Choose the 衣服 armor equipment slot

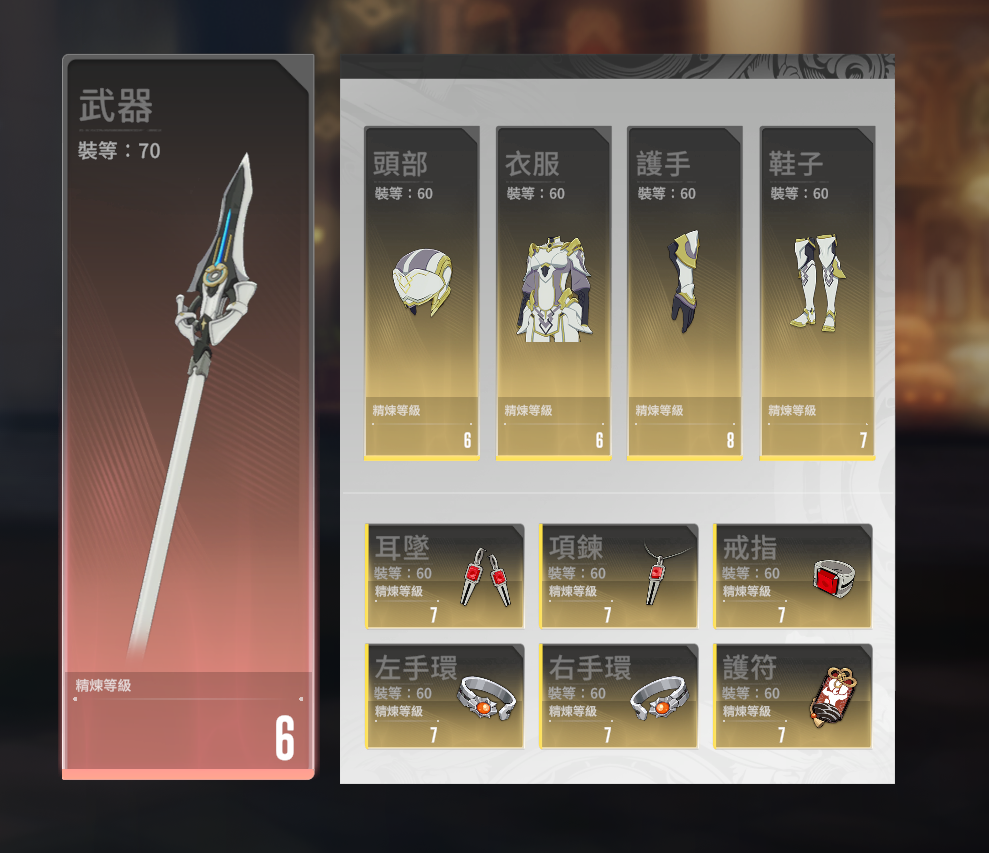pos(553,293)
